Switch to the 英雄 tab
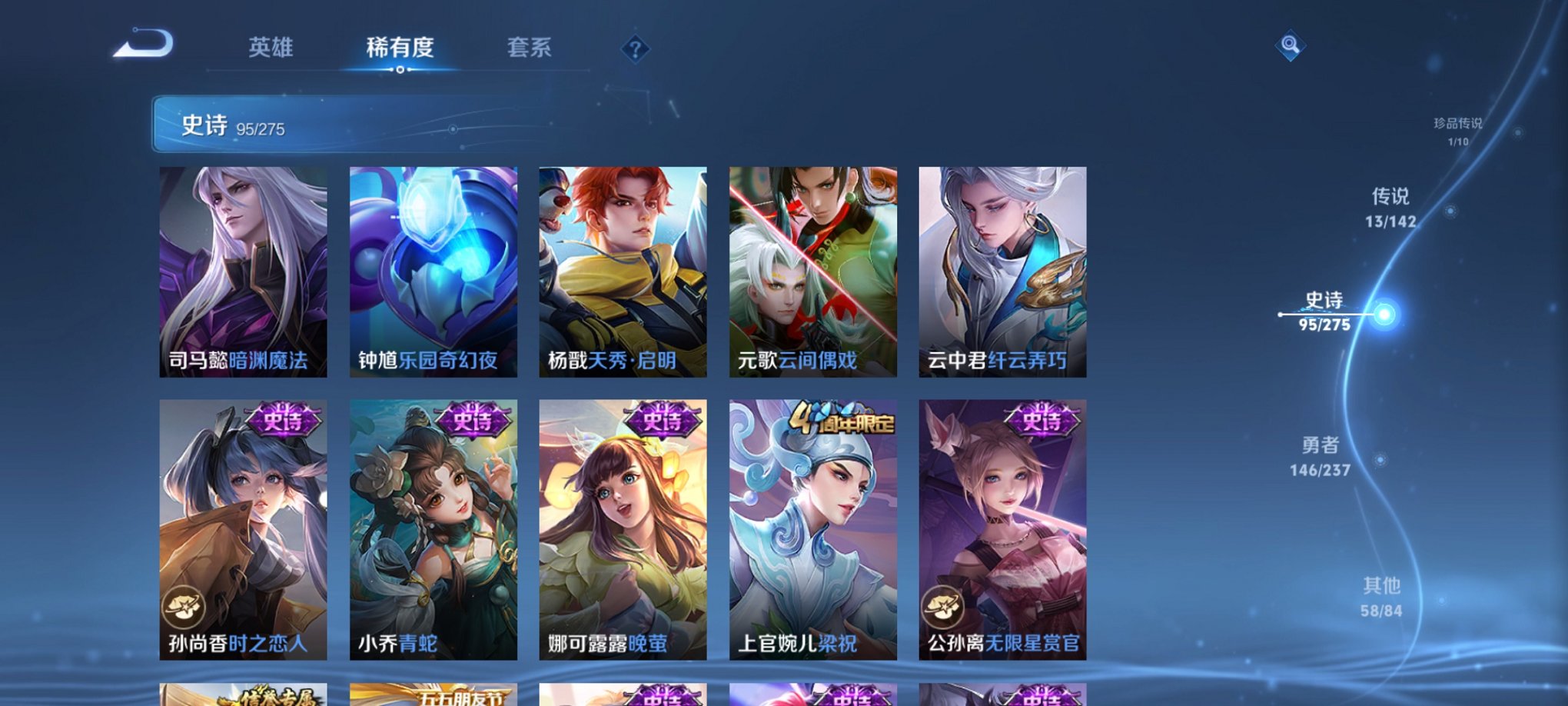The width and height of the screenshot is (1568, 706). pyautogui.click(x=271, y=48)
